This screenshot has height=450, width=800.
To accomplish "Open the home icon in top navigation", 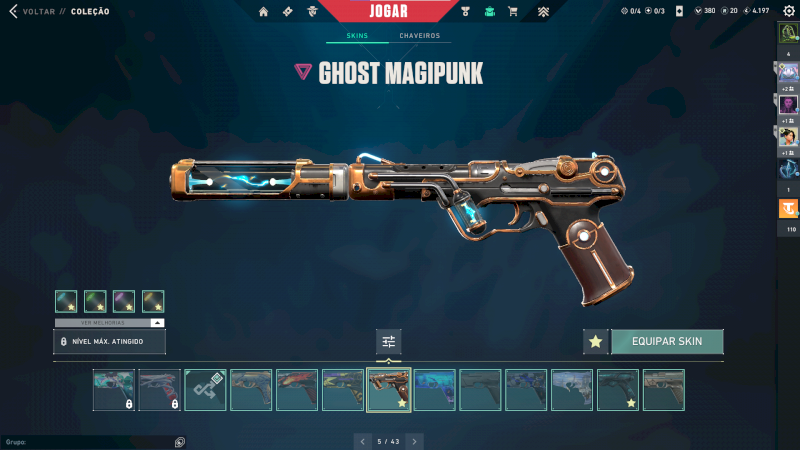I will click(264, 12).
